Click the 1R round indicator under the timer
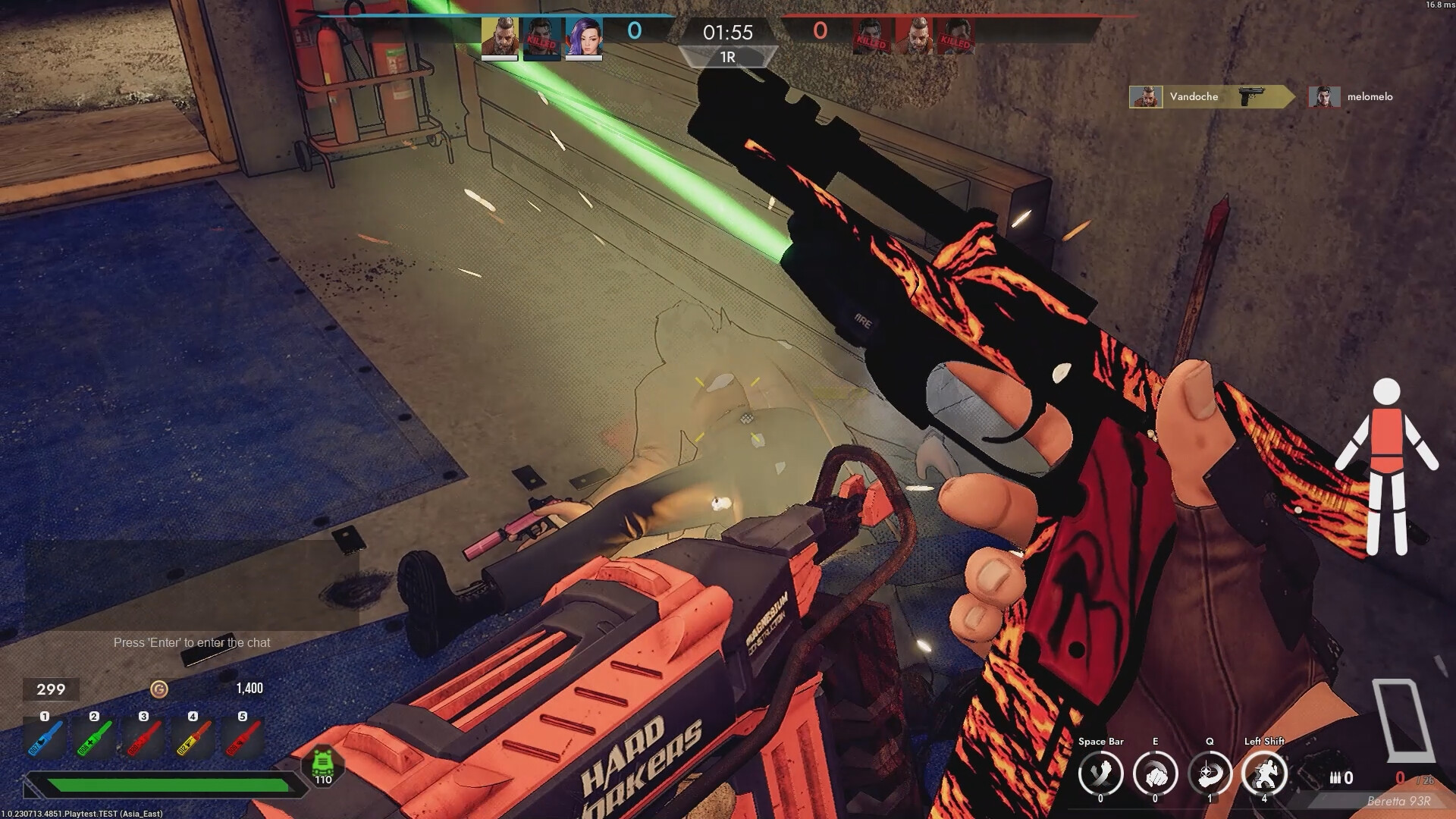 [726, 58]
